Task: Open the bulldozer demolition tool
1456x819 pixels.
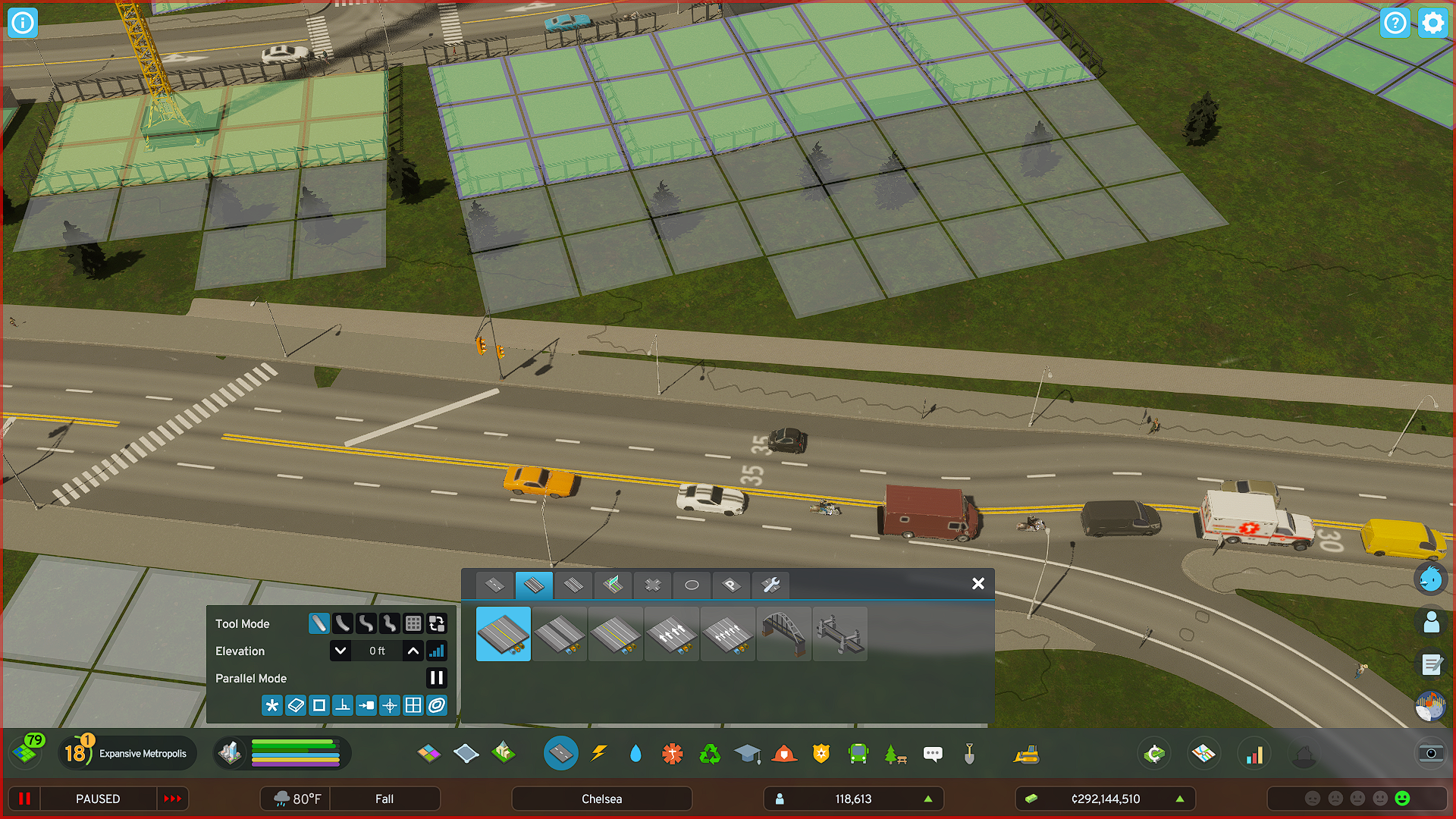Action: click(1028, 753)
